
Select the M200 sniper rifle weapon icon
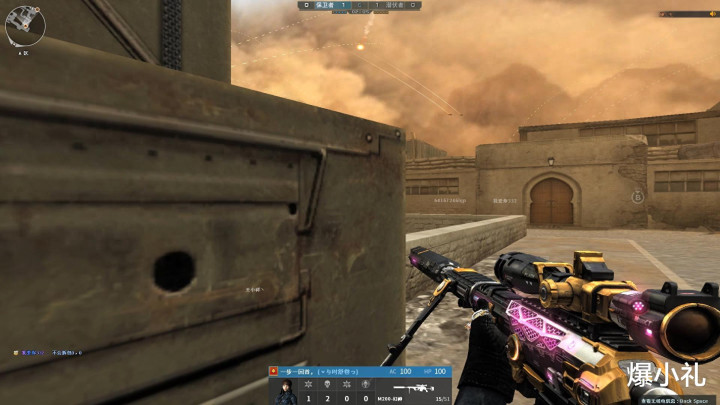click(412, 387)
